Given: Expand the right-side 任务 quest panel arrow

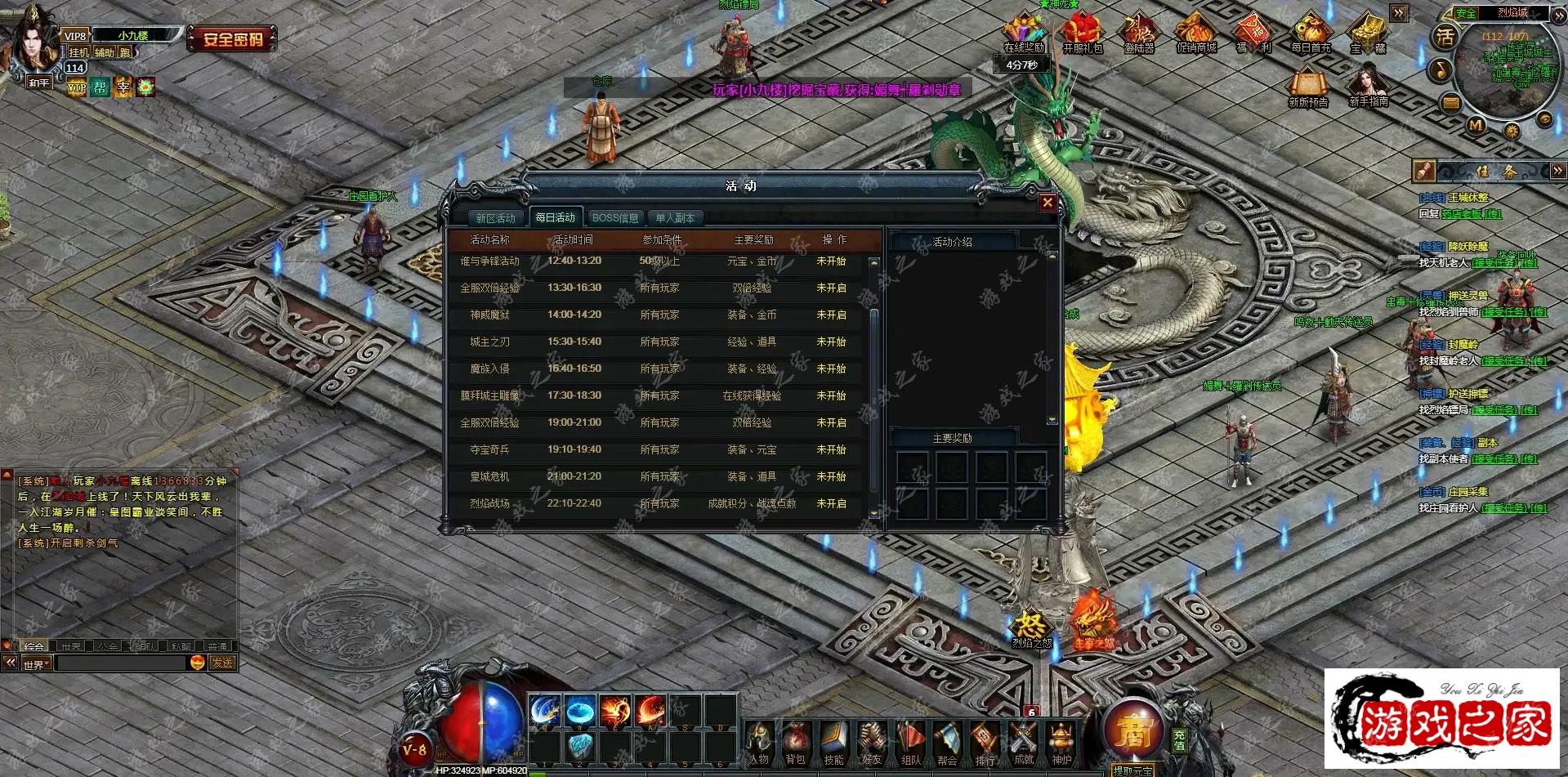Looking at the screenshot, I should coord(1557,172).
